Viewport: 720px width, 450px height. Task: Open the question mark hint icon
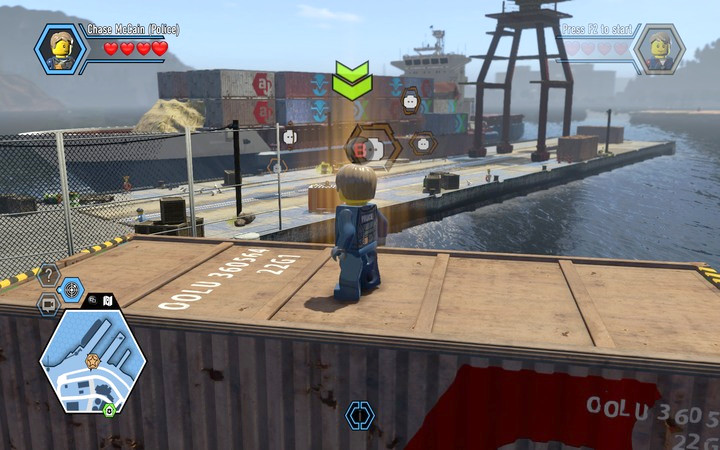click(48, 275)
